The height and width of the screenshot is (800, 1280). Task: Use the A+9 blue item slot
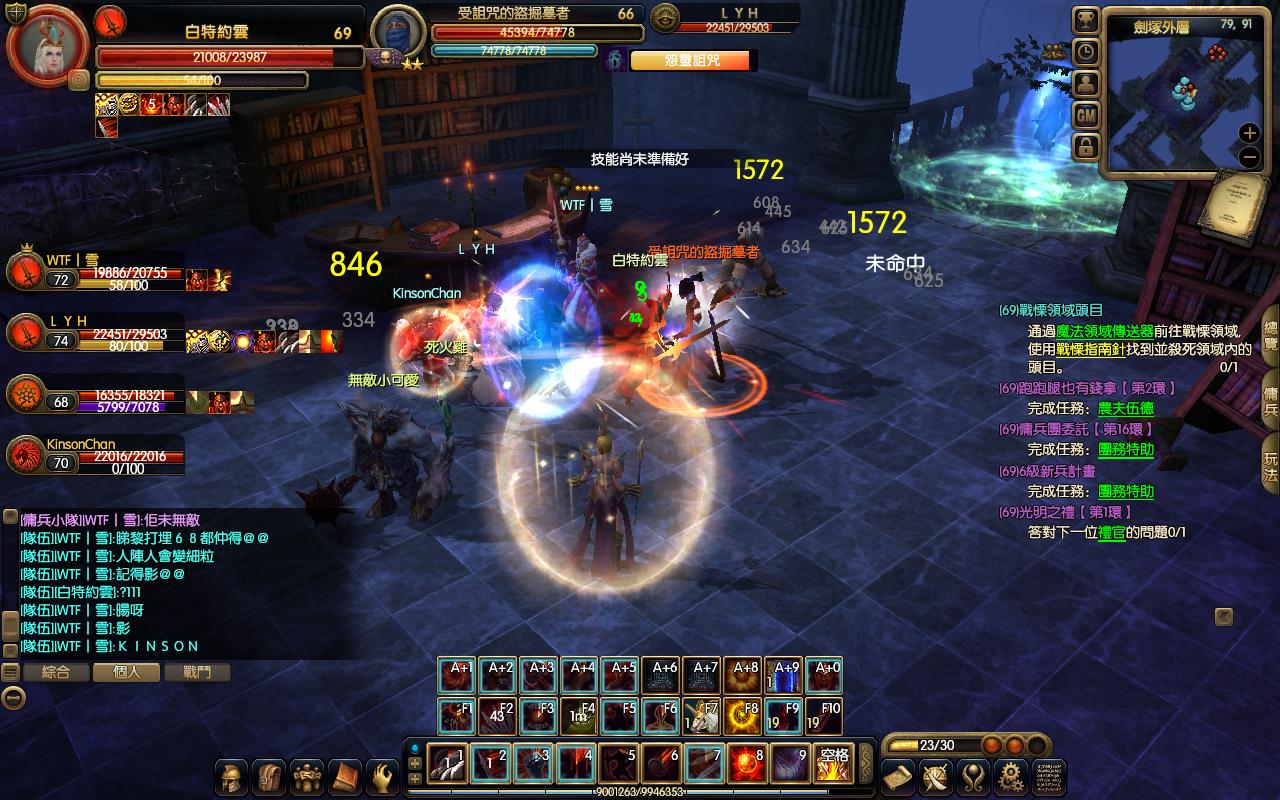tap(786, 677)
